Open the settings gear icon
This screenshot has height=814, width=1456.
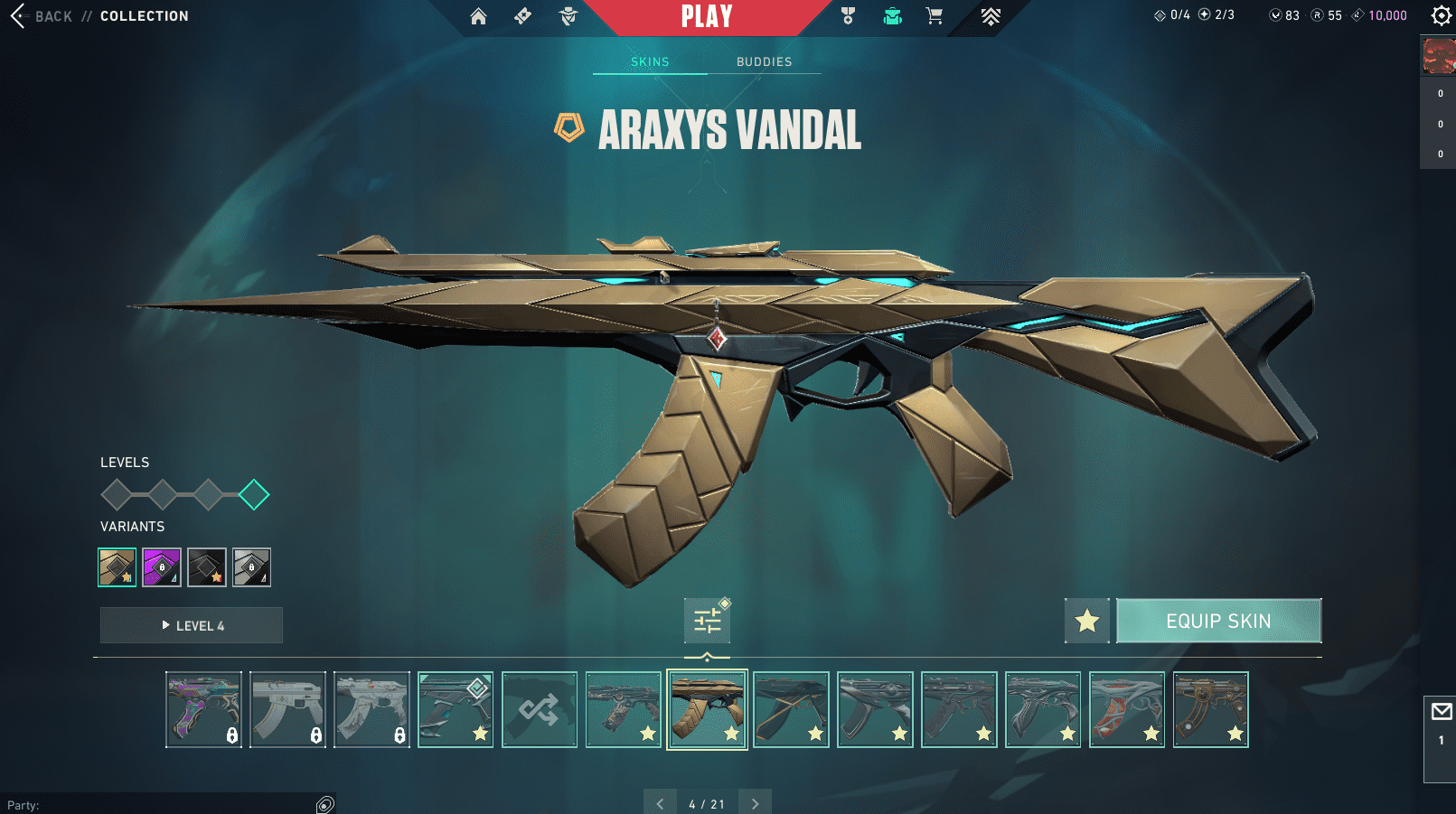click(x=1441, y=15)
